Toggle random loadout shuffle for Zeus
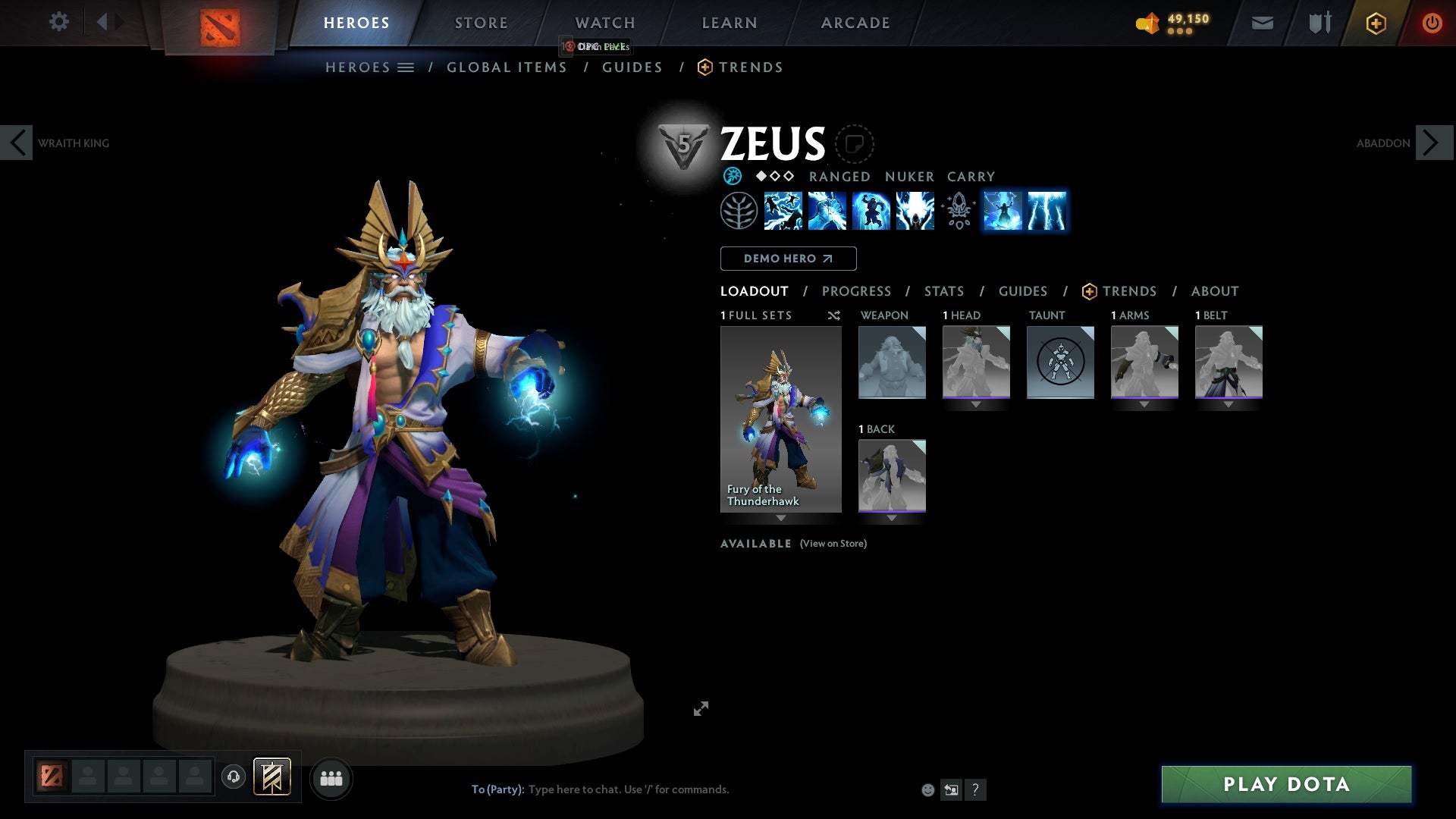Screen dimensions: 1456x819 pyautogui.click(x=834, y=315)
